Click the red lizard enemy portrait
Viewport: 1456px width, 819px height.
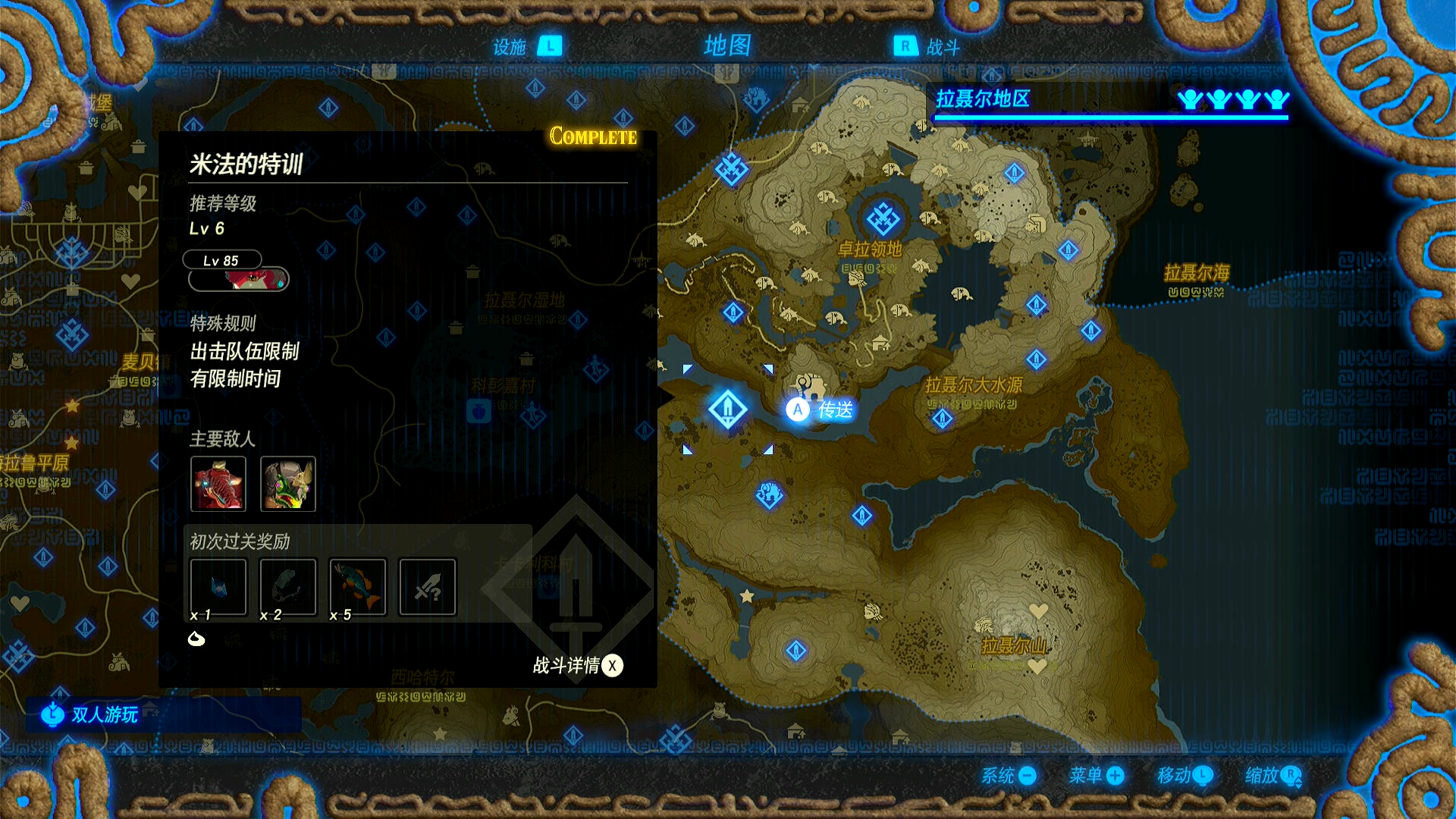(x=218, y=483)
